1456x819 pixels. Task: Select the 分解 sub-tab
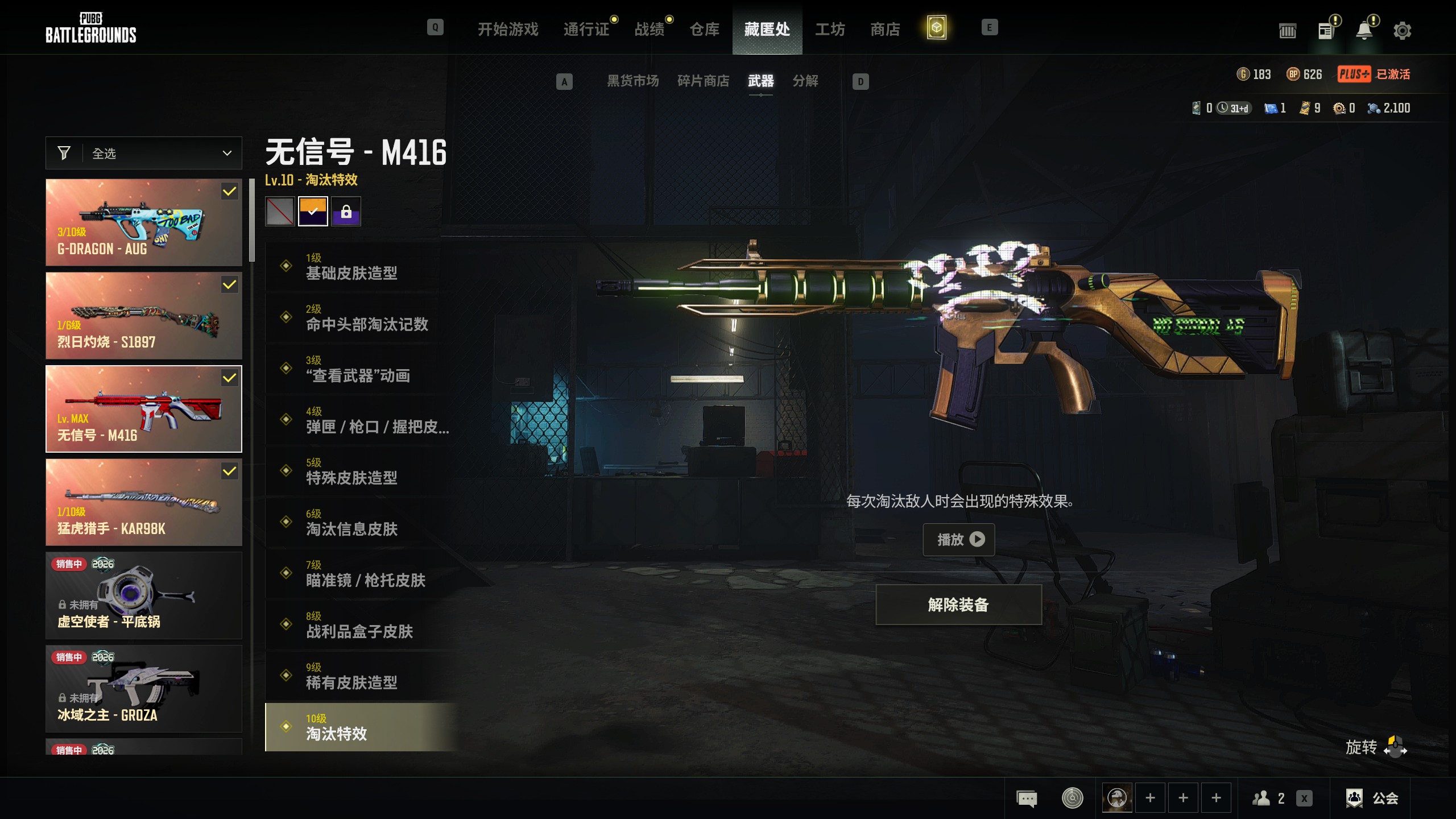tap(805, 81)
